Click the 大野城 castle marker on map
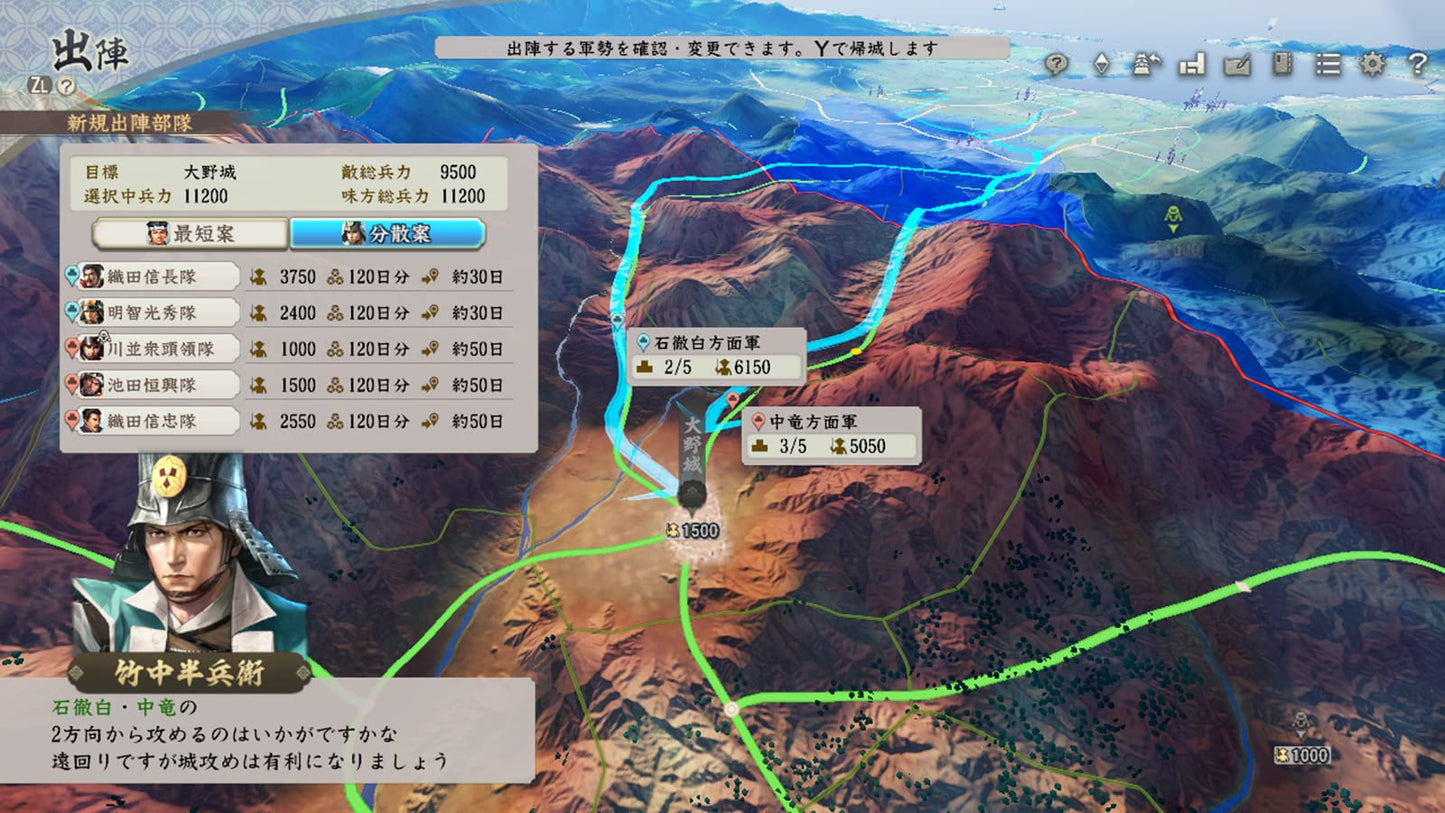This screenshot has height=813, width=1445. pyautogui.click(x=692, y=470)
